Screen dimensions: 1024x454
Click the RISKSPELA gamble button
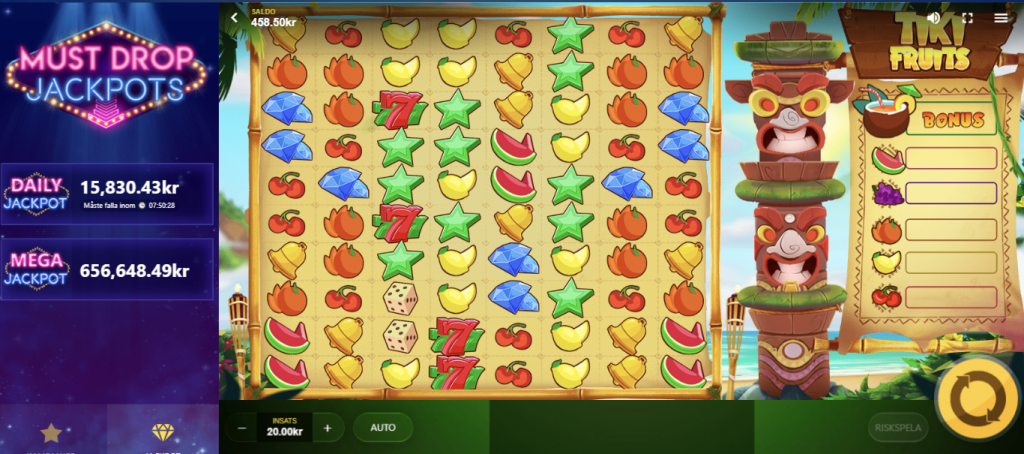[898, 428]
